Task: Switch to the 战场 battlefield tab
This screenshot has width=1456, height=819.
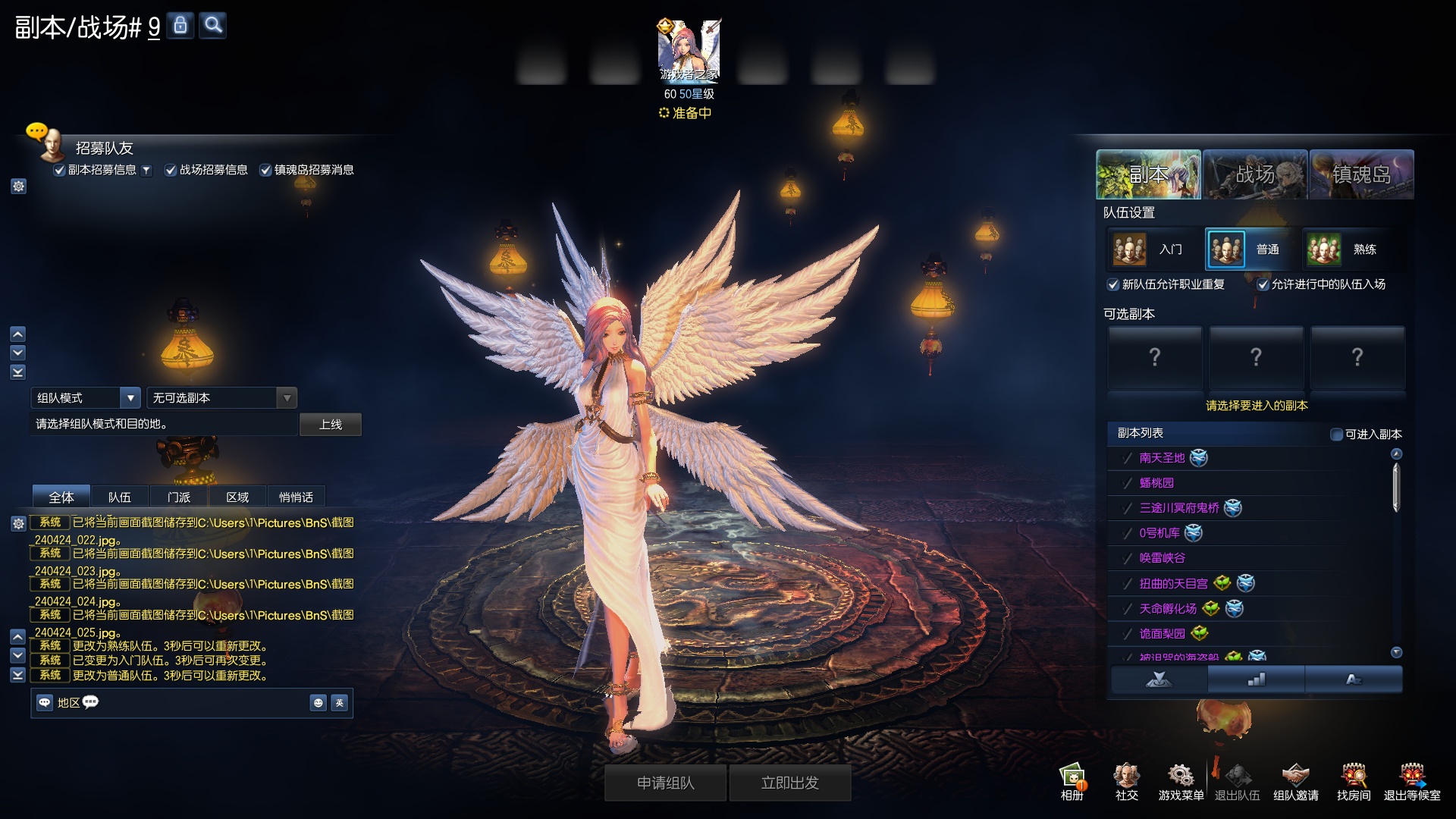Action: [1254, 174]
